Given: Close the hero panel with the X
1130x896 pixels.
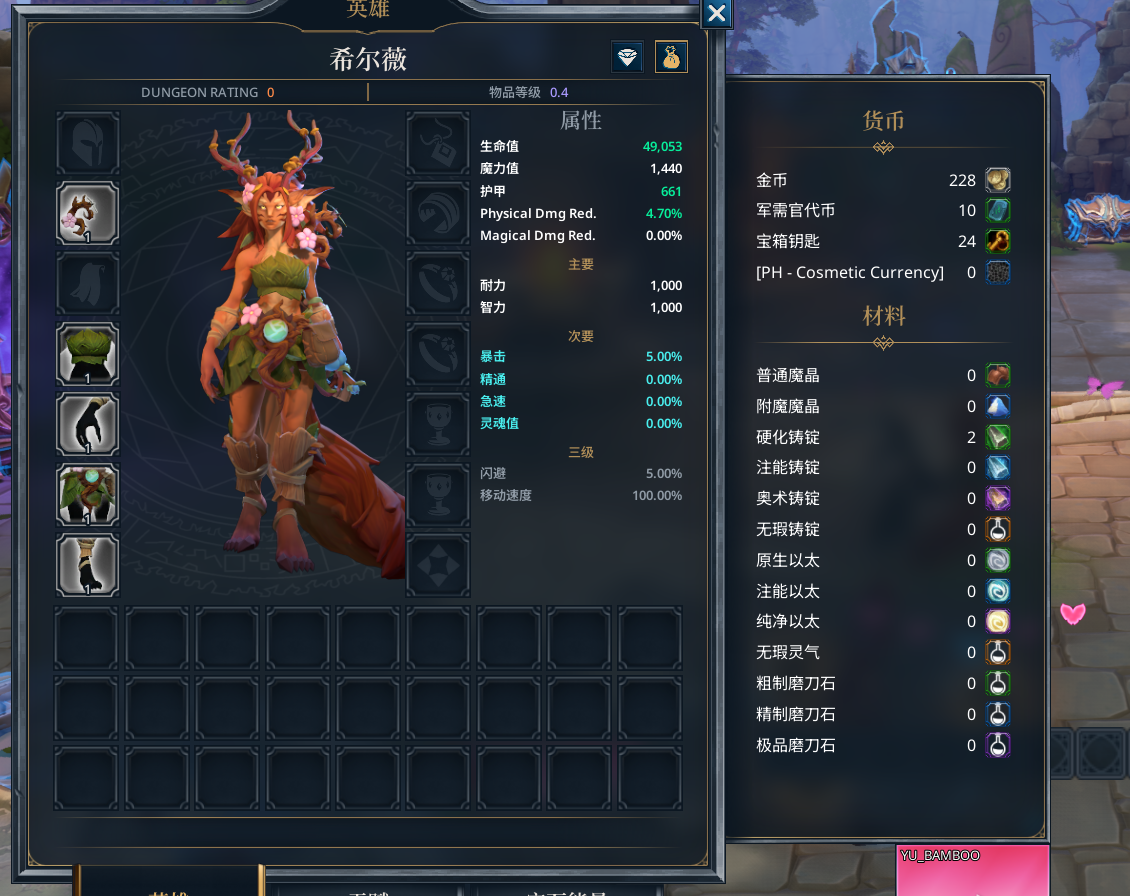Looking at the screenshot, I should pyautogui.click(x=717, y=13).
